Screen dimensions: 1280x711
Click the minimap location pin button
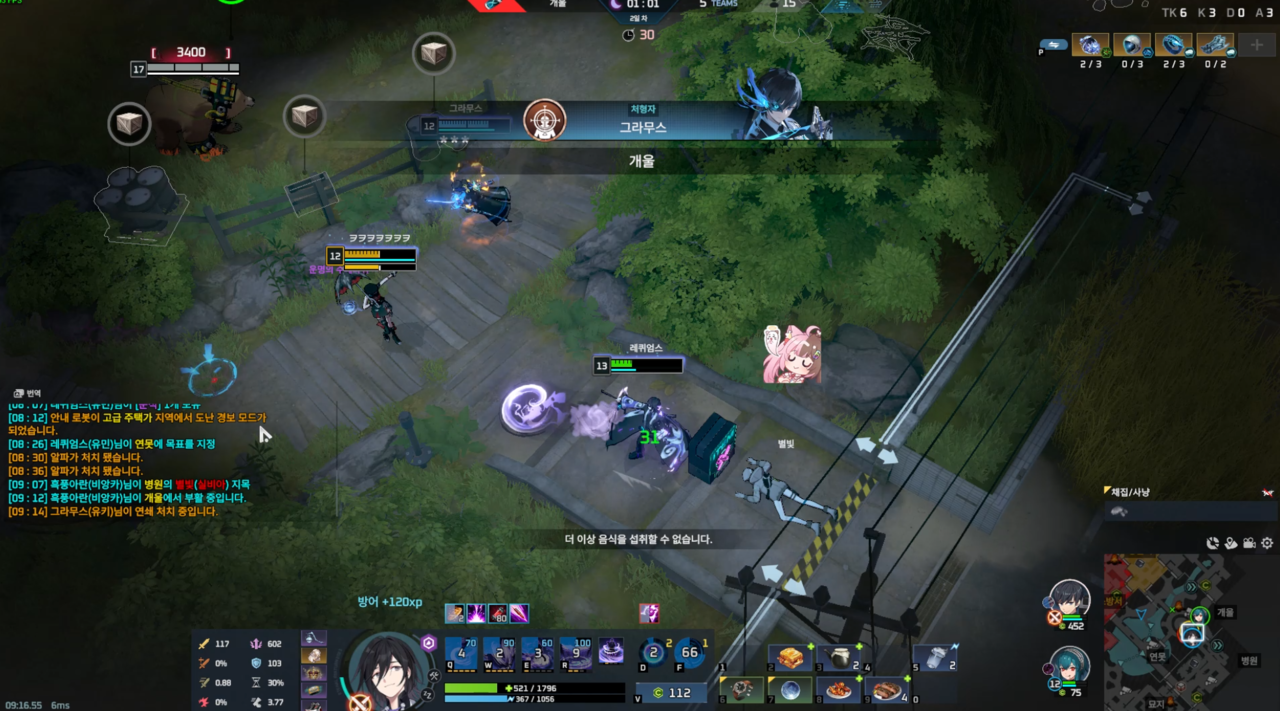[1231, 543]
